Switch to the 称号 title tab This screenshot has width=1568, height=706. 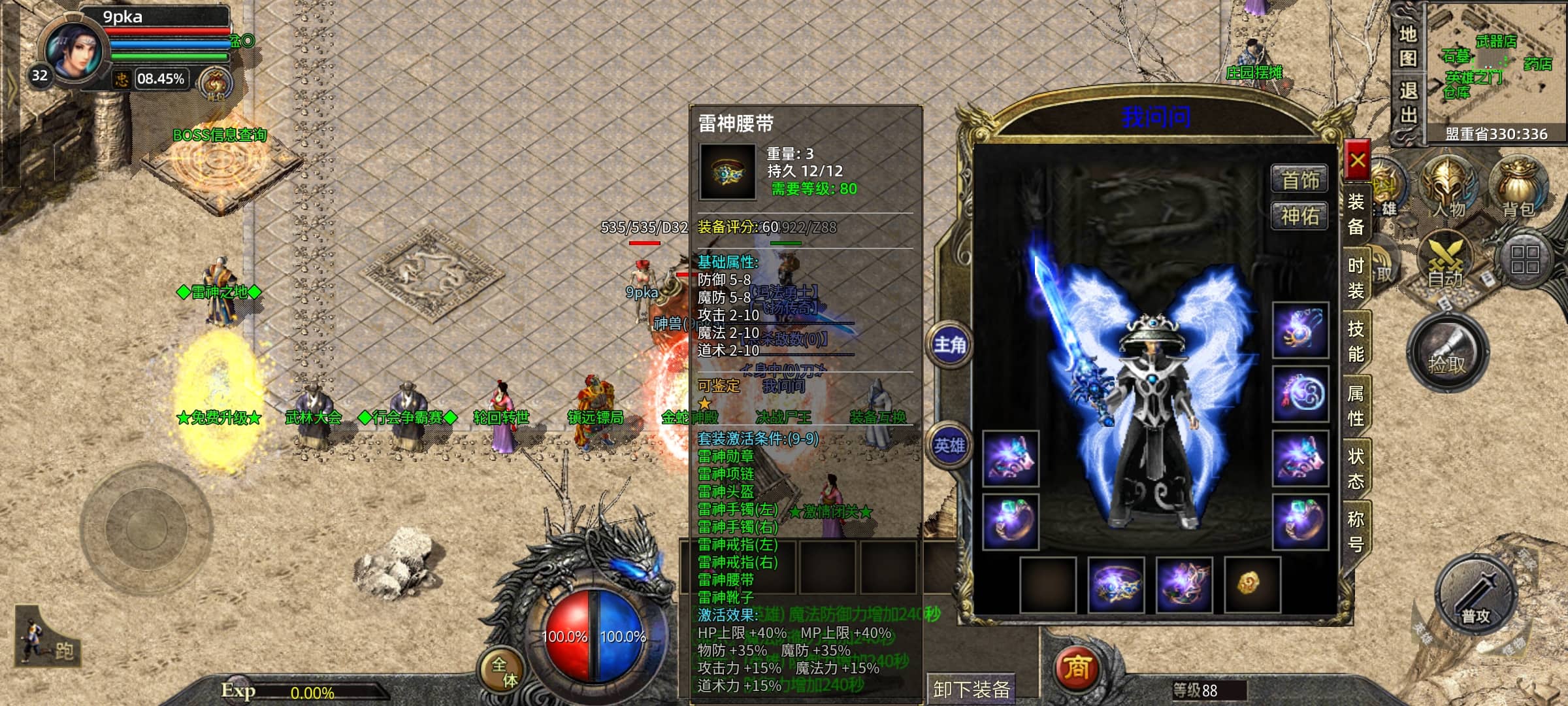[x=1356, y=531]
